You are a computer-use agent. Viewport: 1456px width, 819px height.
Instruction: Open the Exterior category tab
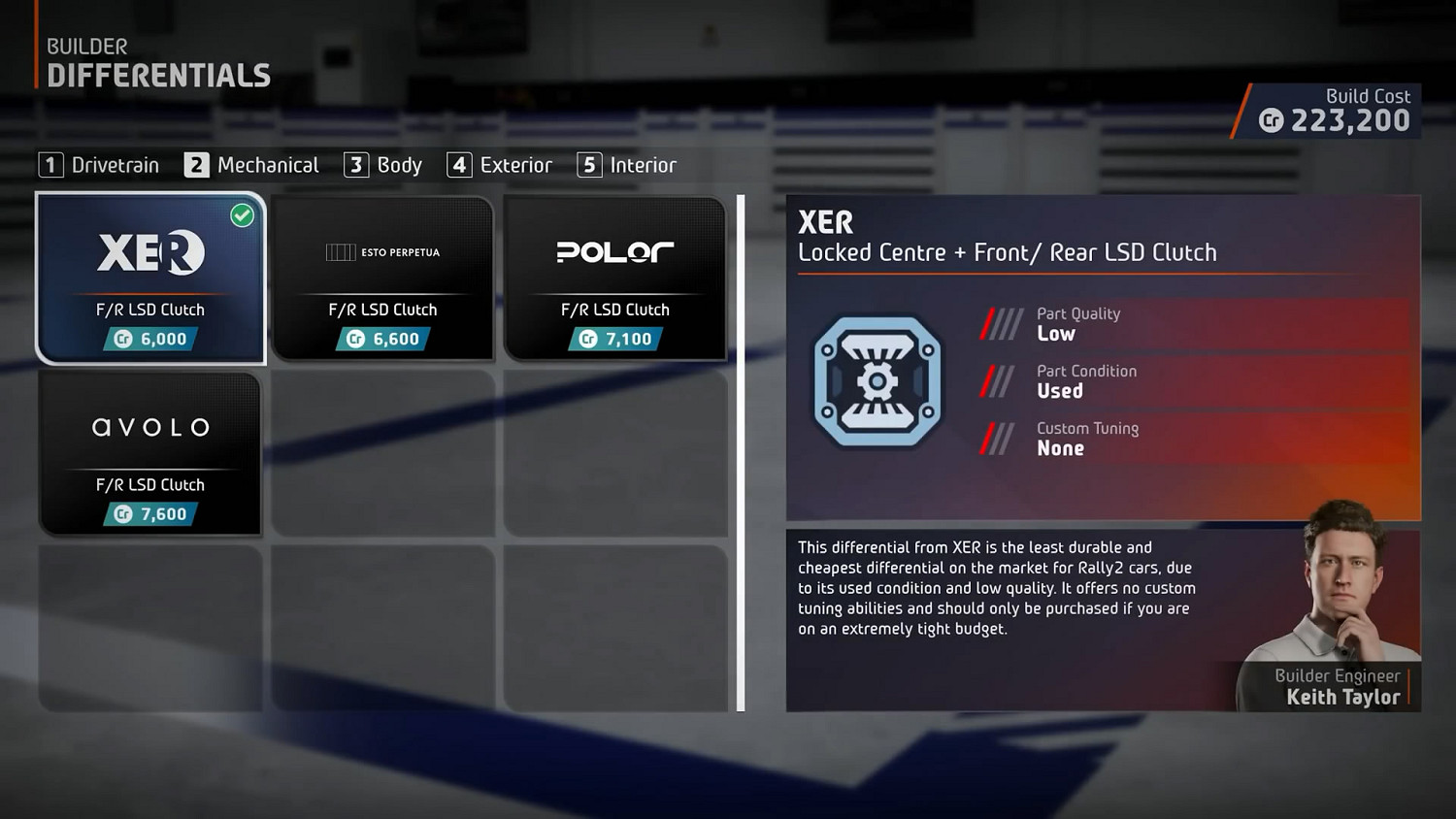(x=500, y=165)
